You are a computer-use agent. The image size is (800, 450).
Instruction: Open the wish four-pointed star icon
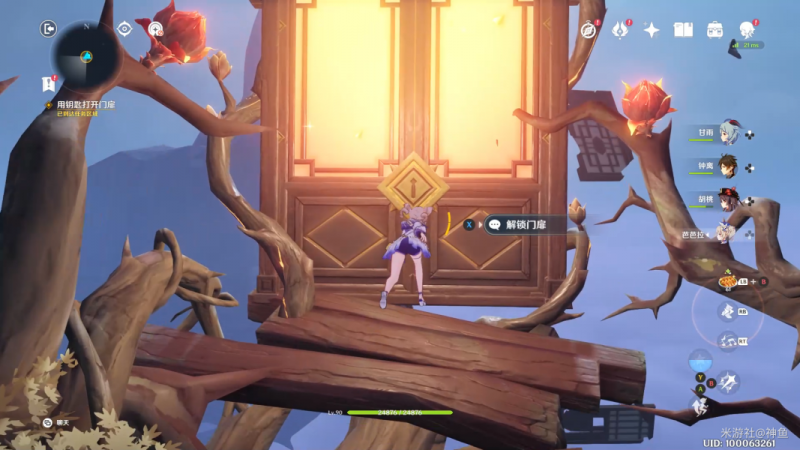tap(651, 30)
